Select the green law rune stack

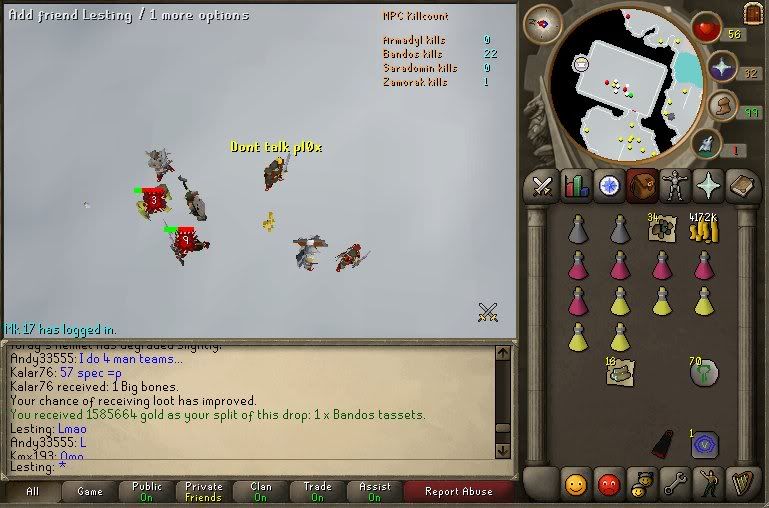705,372
